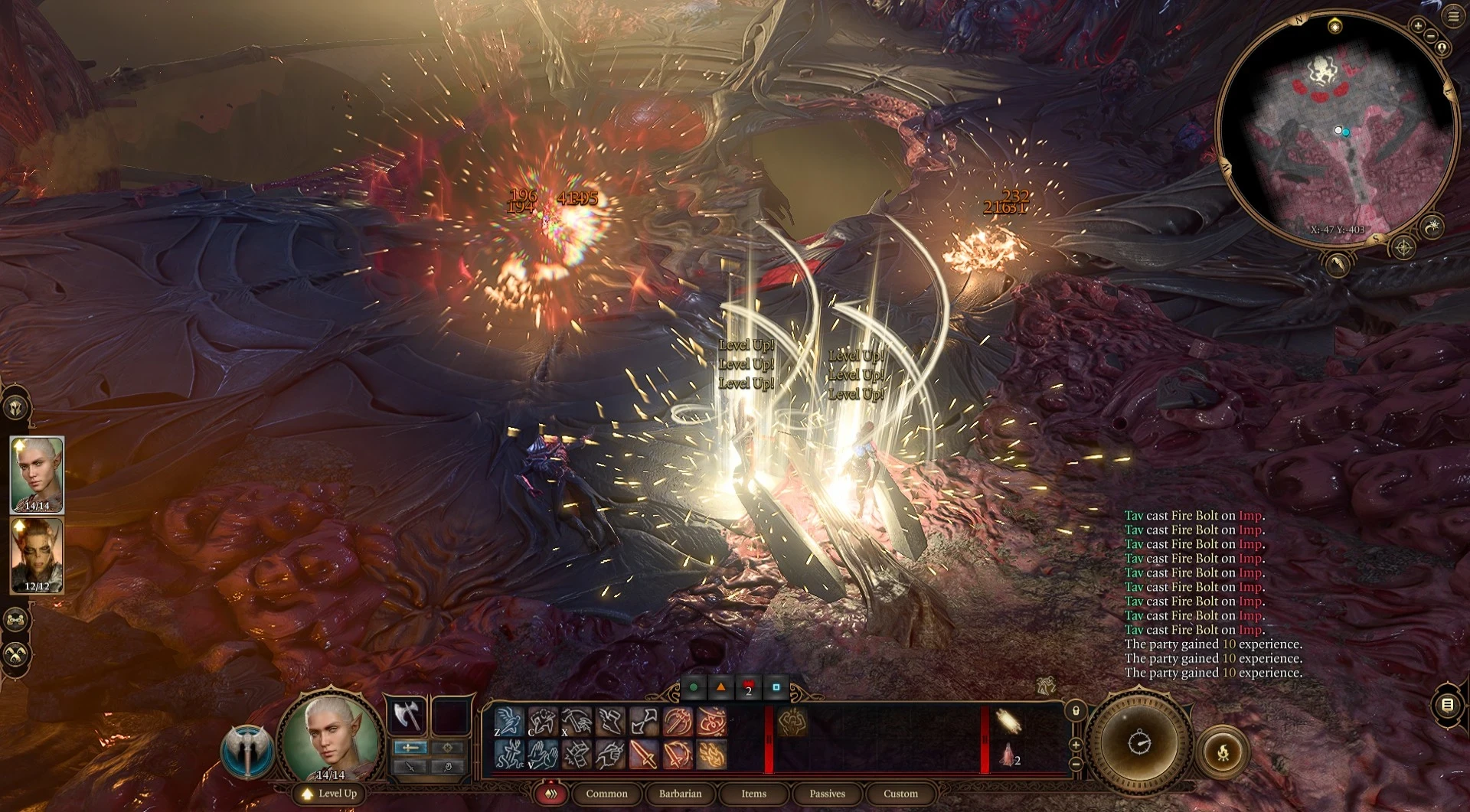Screen dimensions: 1470x812
Task: Show the Passives hotbar tab
Action: point(827,794)
